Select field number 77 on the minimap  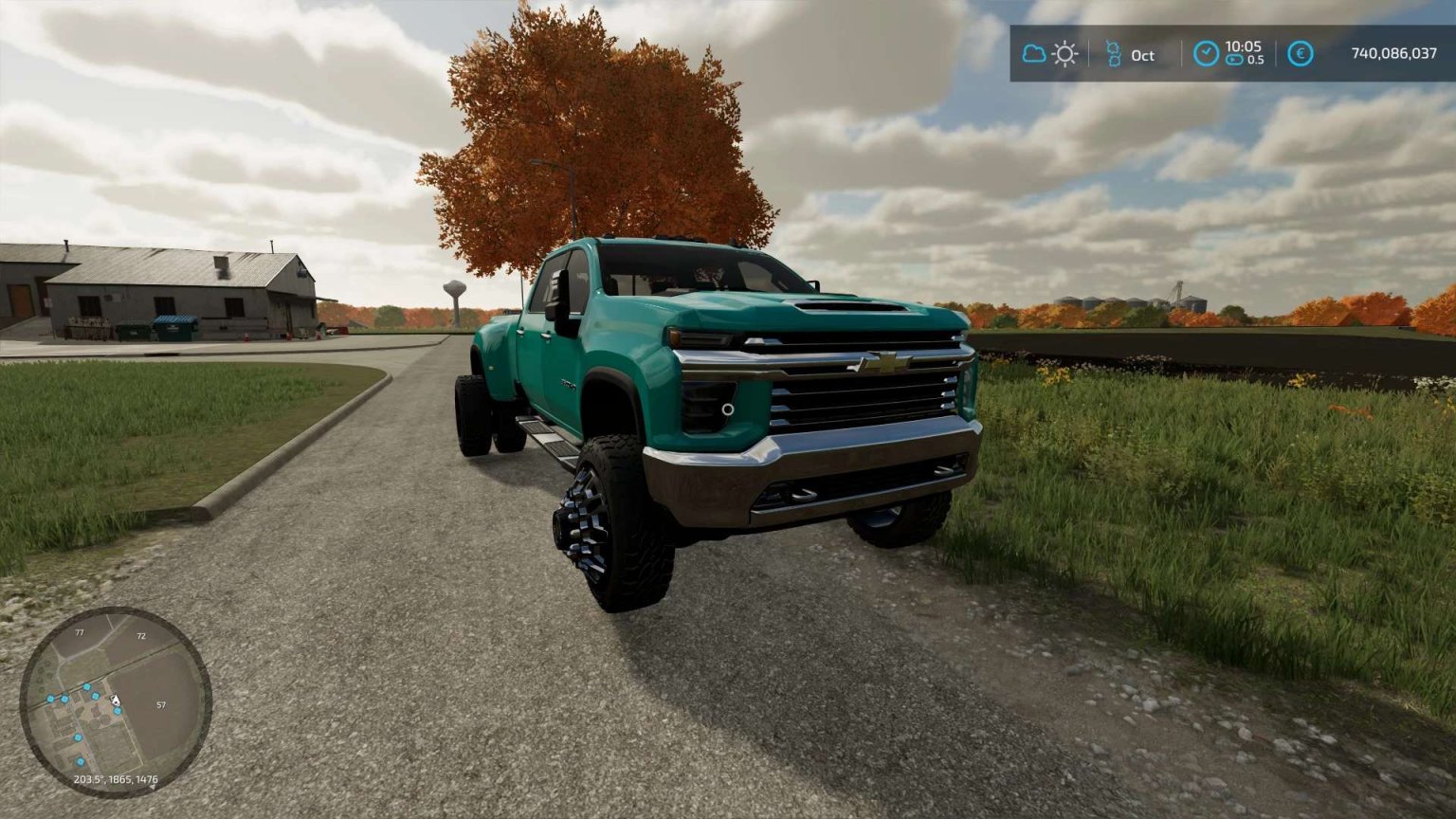tap(80, 632)
